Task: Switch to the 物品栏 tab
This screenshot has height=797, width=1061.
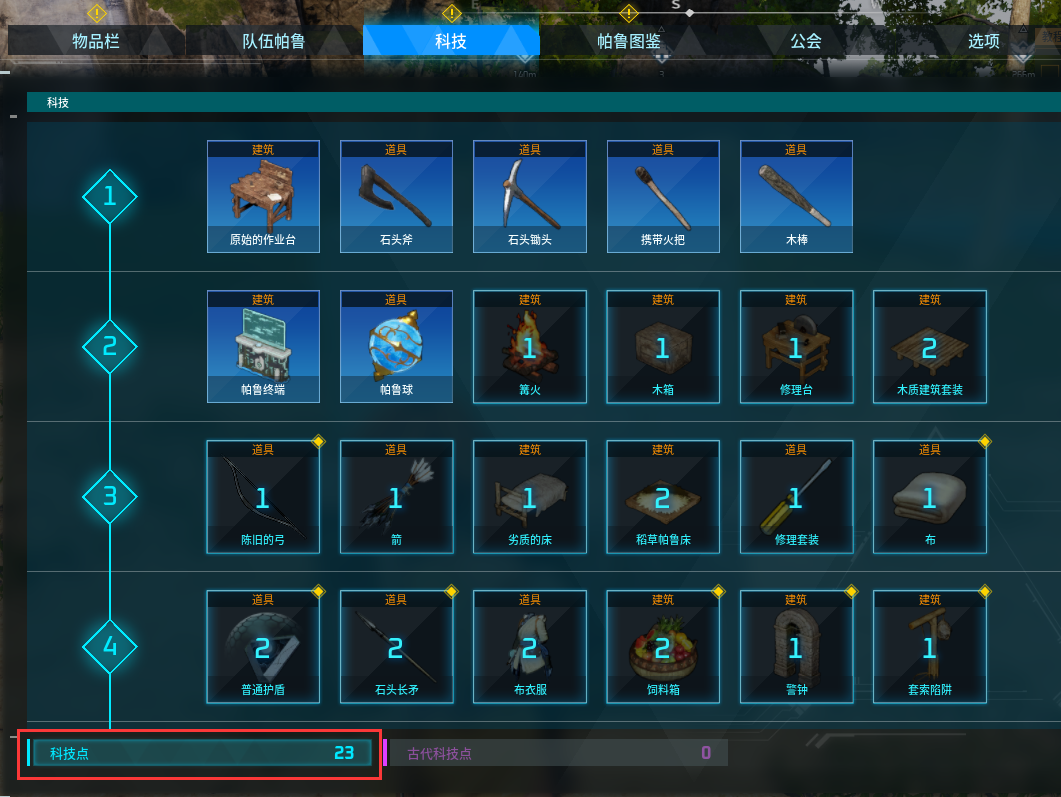Action: [96, 41]
